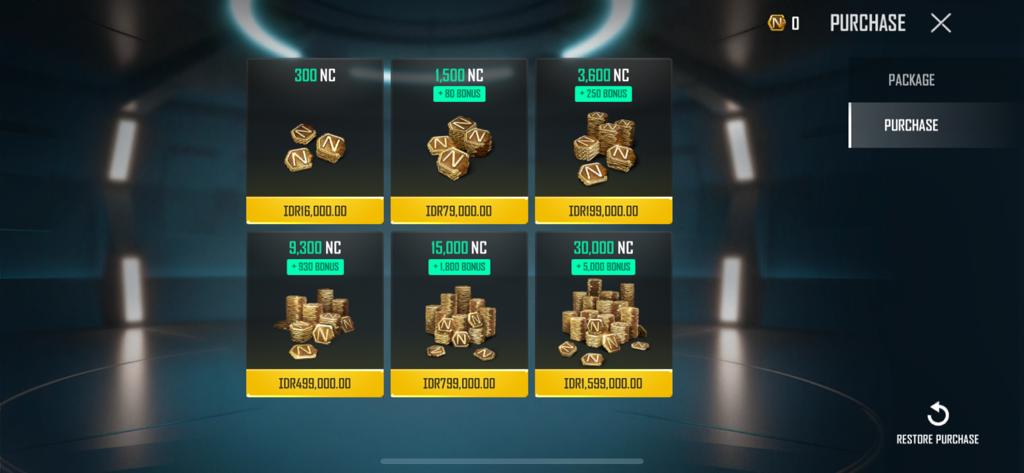This screenshot has height=473, width=1024.
Task: Purchase the 1,500 NC bundle
Action: (459, 210)
